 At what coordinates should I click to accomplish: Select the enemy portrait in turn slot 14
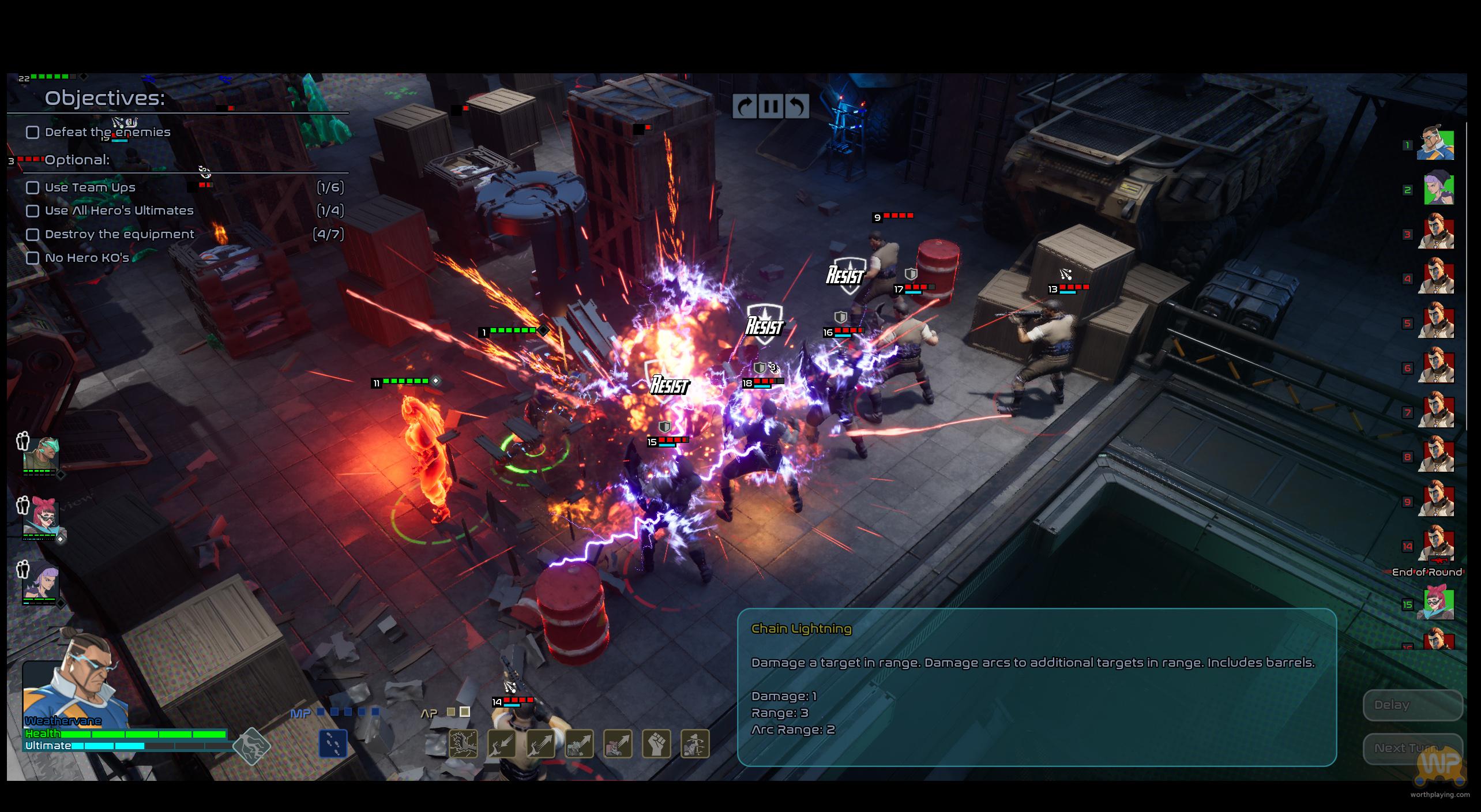pyautogui.click(x=1438, y=545)
